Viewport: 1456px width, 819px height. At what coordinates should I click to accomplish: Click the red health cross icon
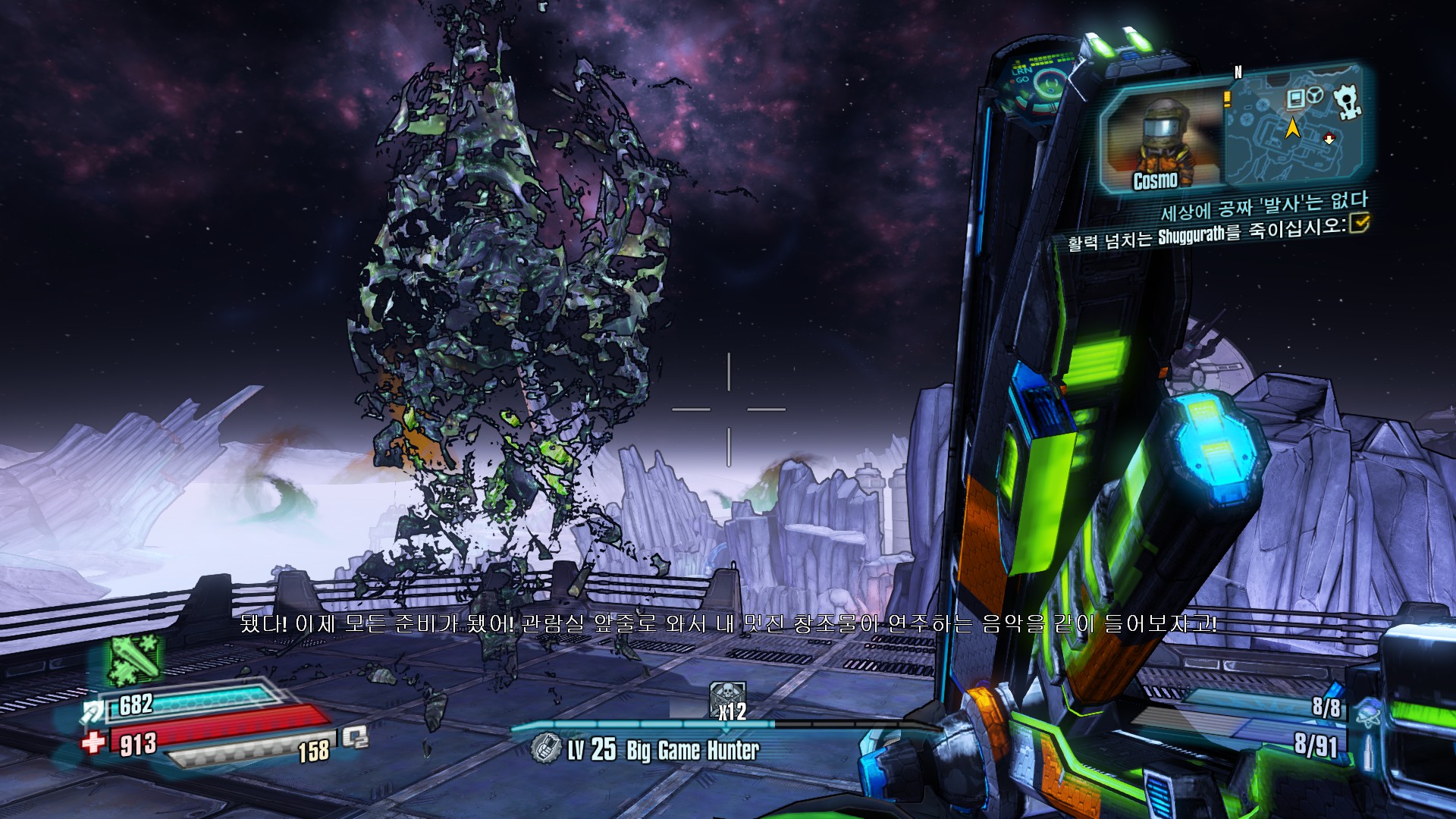point(94,741)
